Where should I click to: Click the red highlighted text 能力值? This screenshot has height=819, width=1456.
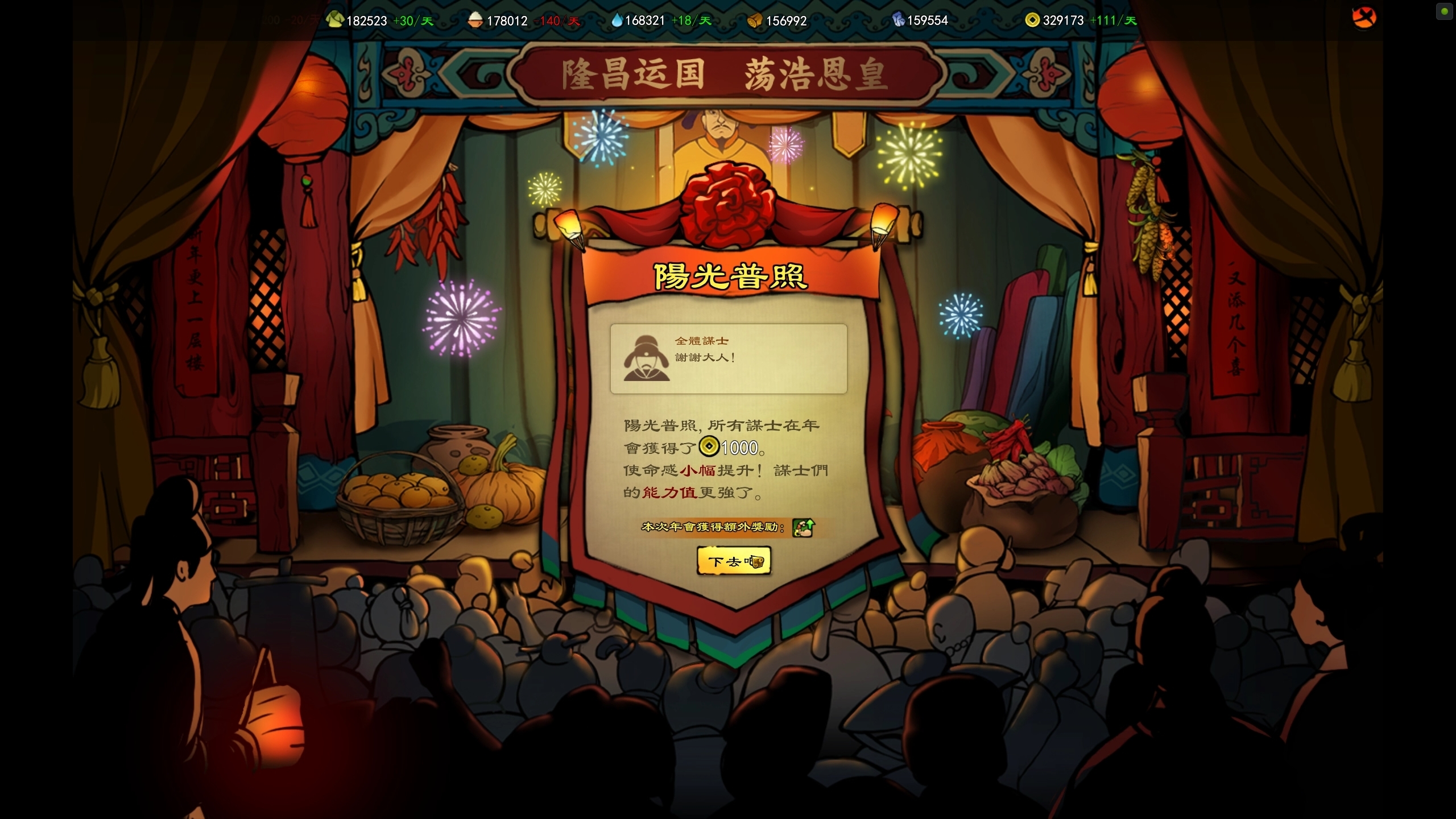pos(669,493)
